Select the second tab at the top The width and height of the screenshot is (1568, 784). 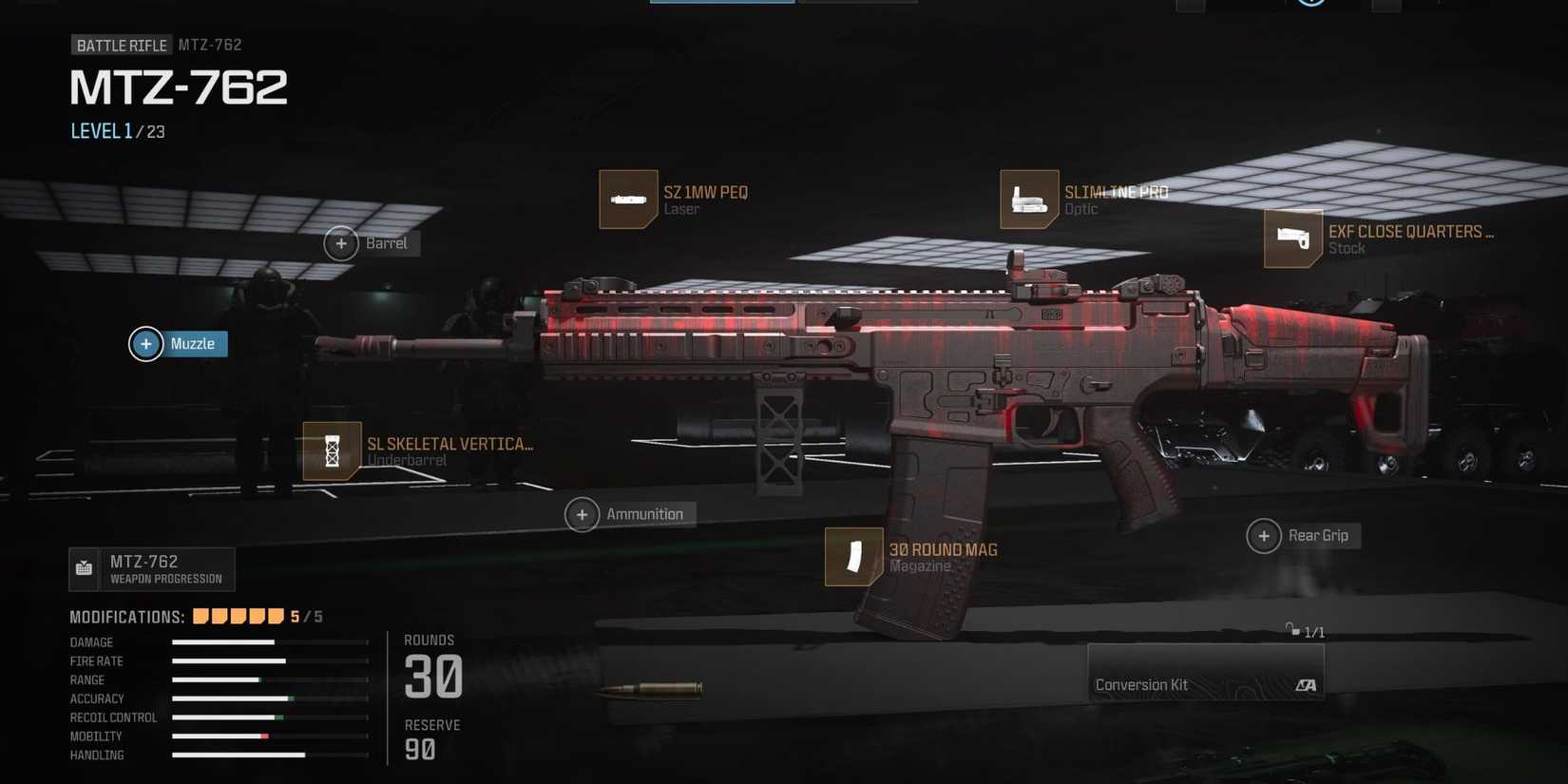click(x=855, y=3)
